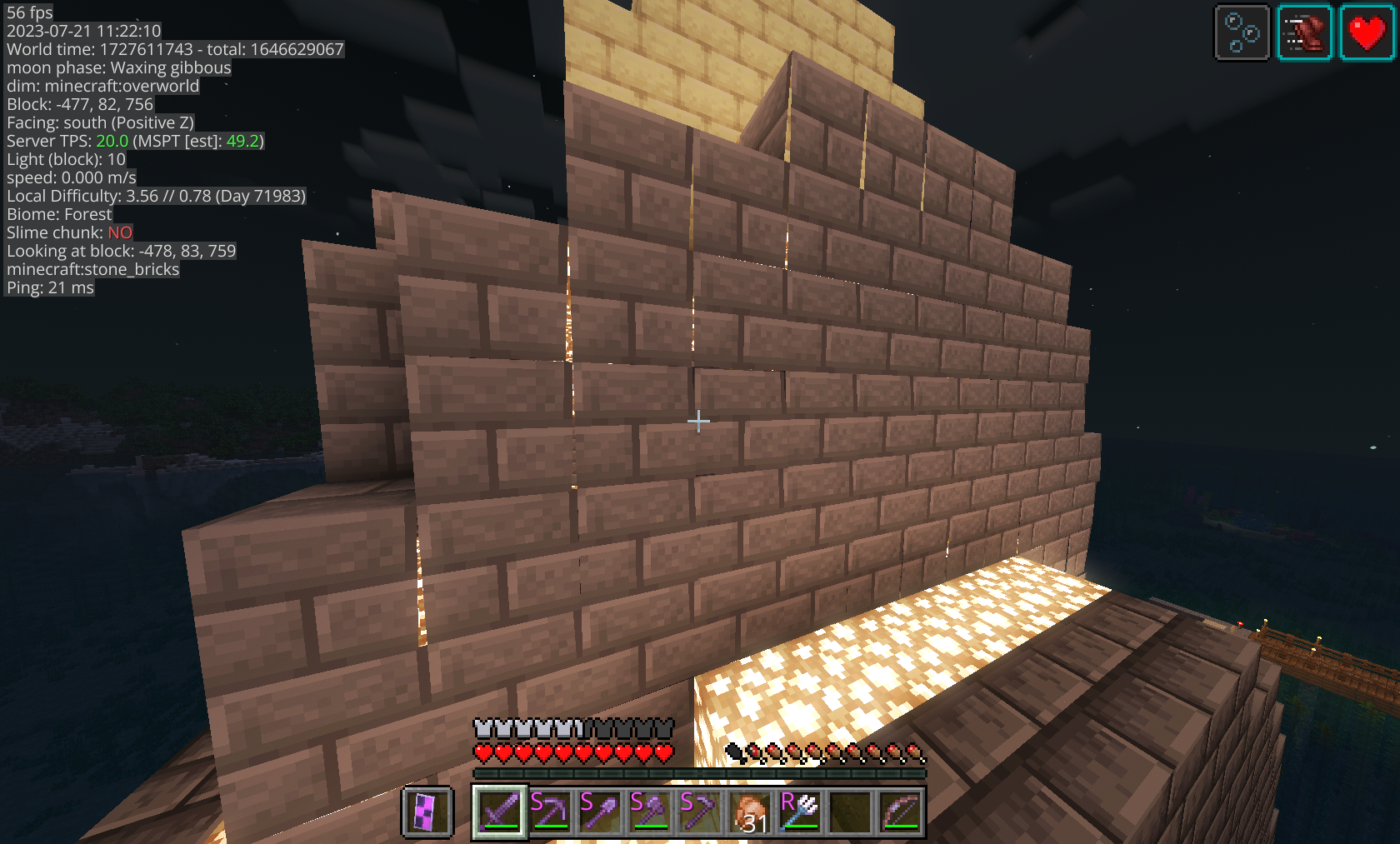This screenshot has width=1400, height=844.
Task: Pick the cooked food stack of 31
Action: [x=750, y=812]
